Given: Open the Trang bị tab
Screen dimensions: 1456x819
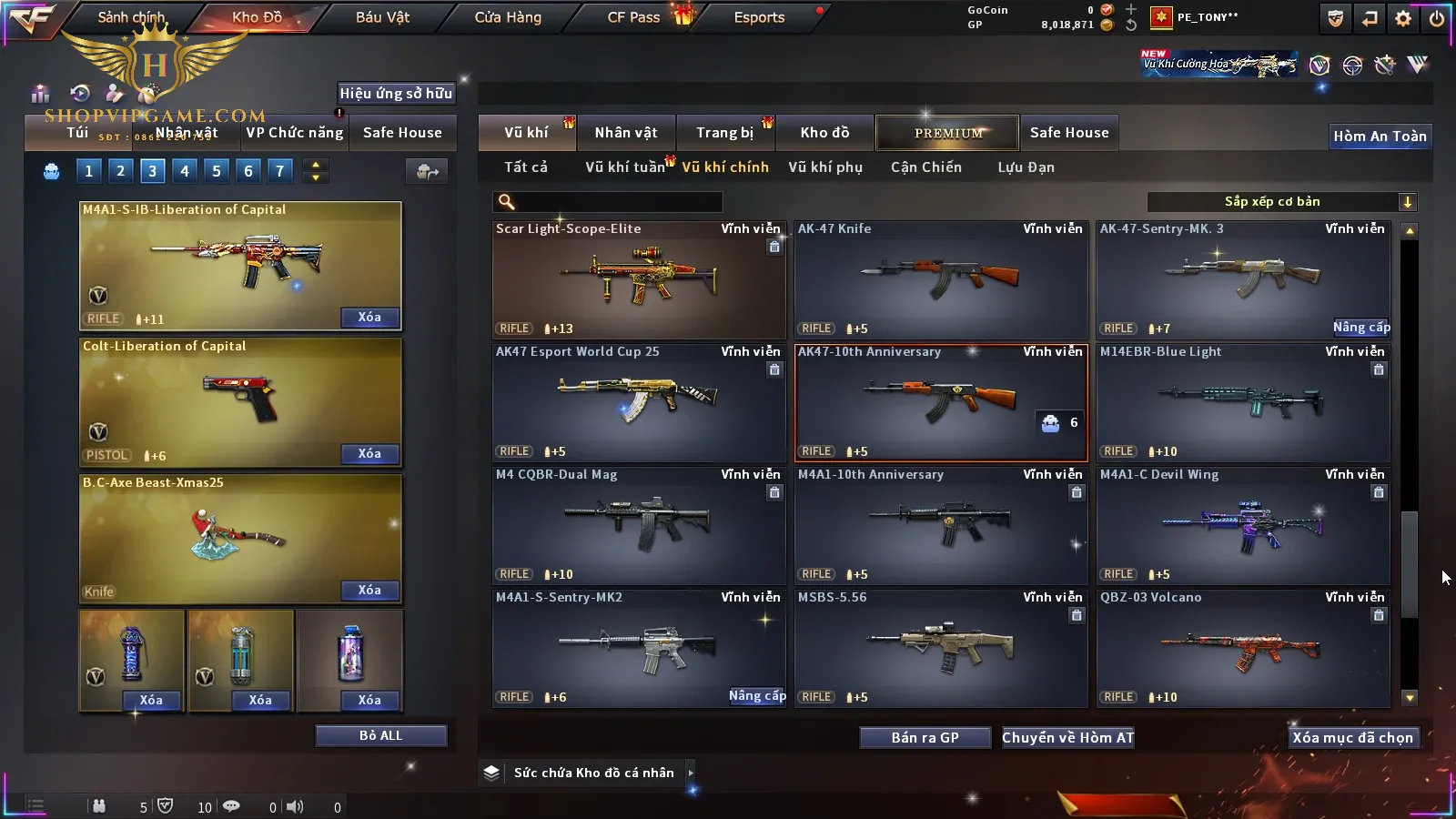Looking at the screenshot, I should tap(724, 133).
